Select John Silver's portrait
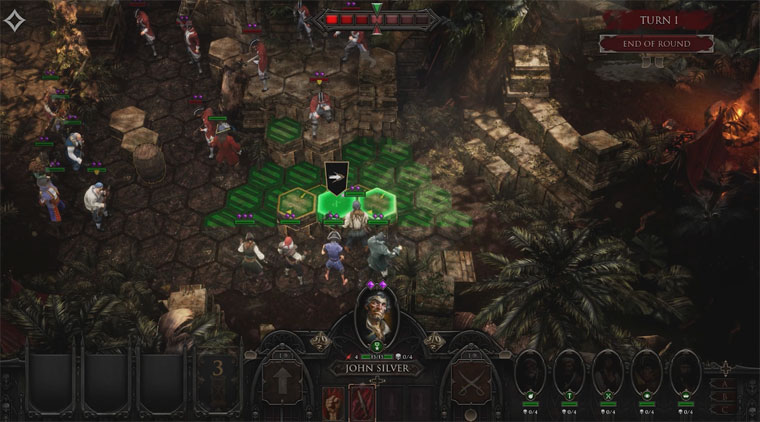The height and width of the screenshot is (422, 760). click(x=379, y=316)
